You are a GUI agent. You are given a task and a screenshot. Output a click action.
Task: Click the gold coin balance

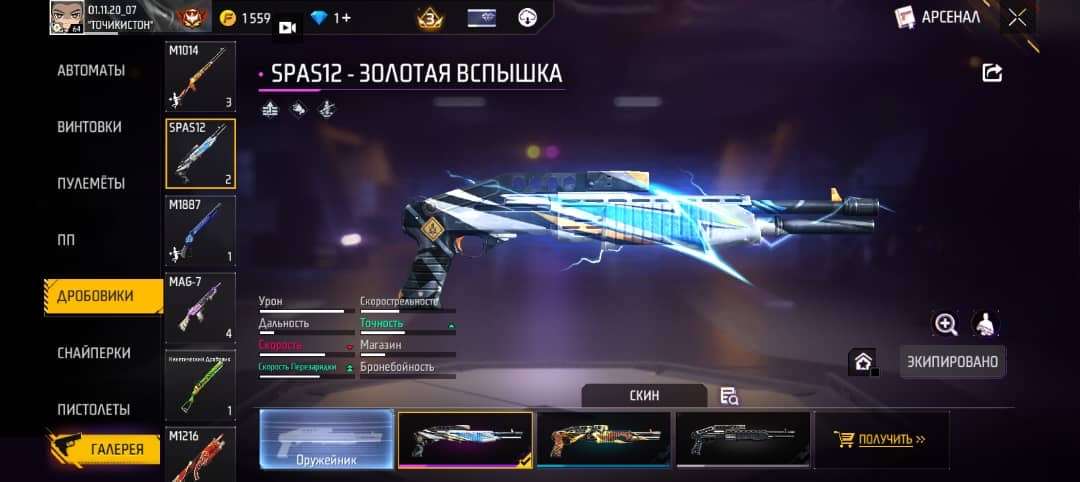[245, 18]
